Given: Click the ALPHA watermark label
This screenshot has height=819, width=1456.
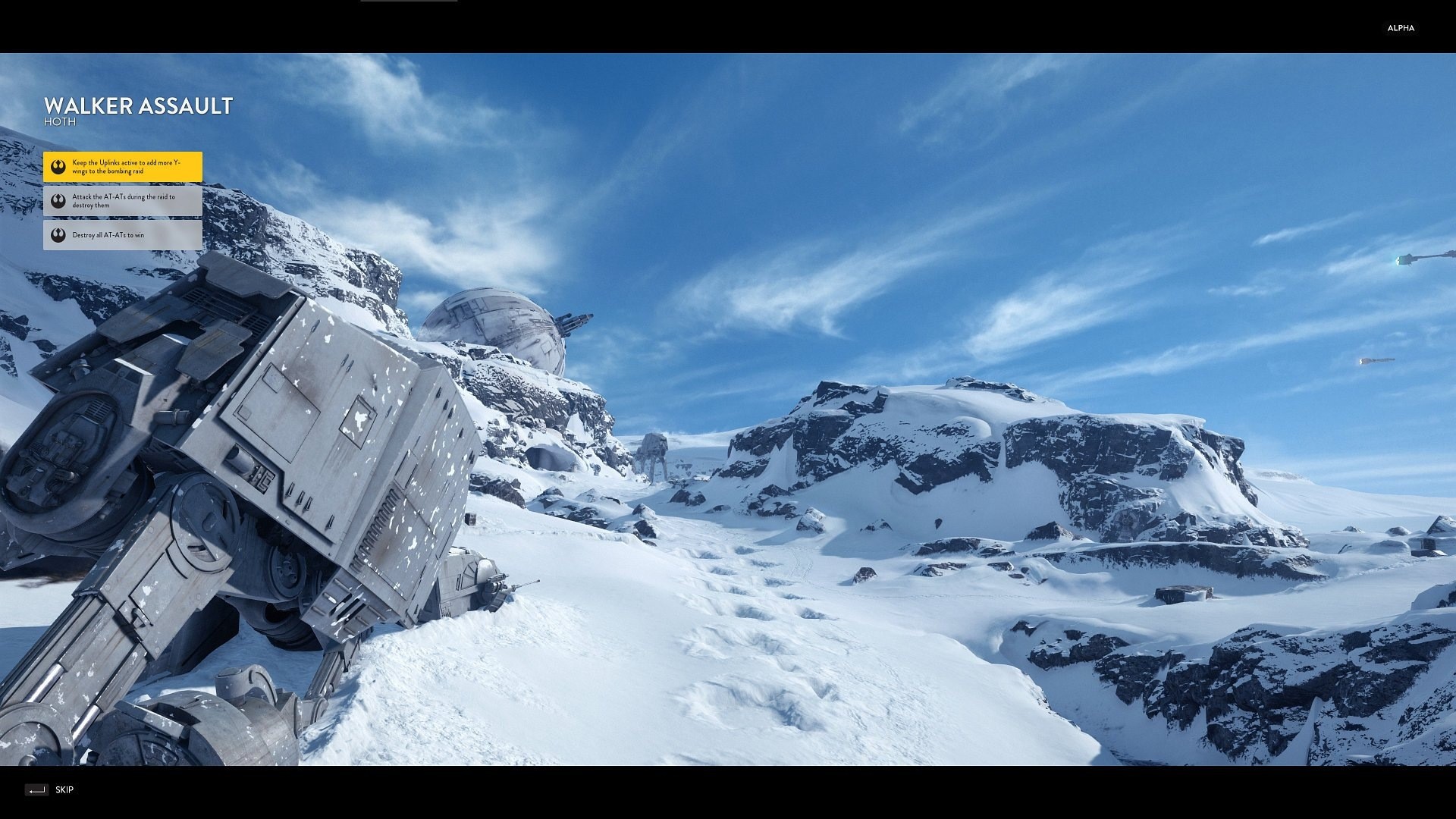Looking at the screenshot, I should [x=1401, y=28].
